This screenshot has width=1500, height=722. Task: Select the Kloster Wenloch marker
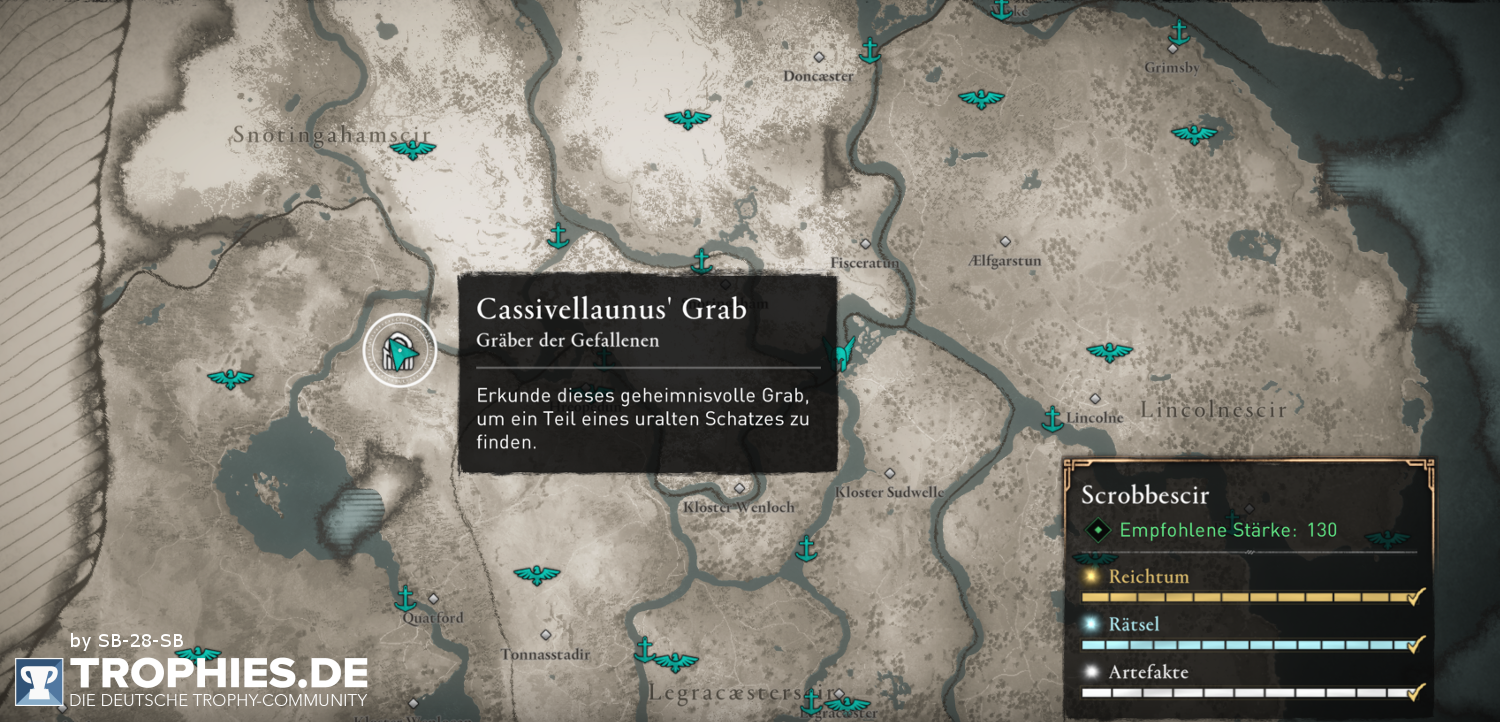click(739, 488)
